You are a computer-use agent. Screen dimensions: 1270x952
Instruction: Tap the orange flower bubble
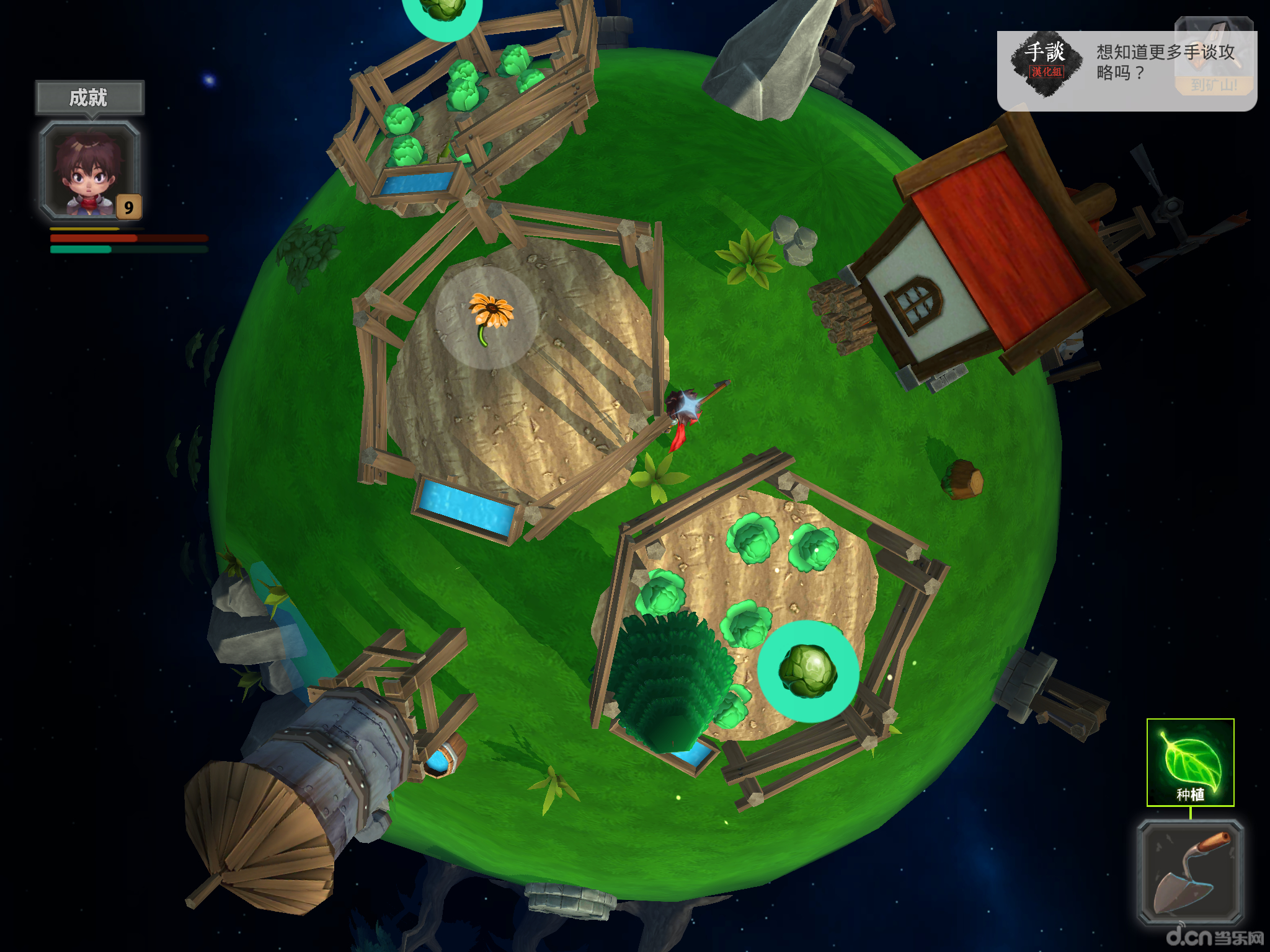(487, 318)
